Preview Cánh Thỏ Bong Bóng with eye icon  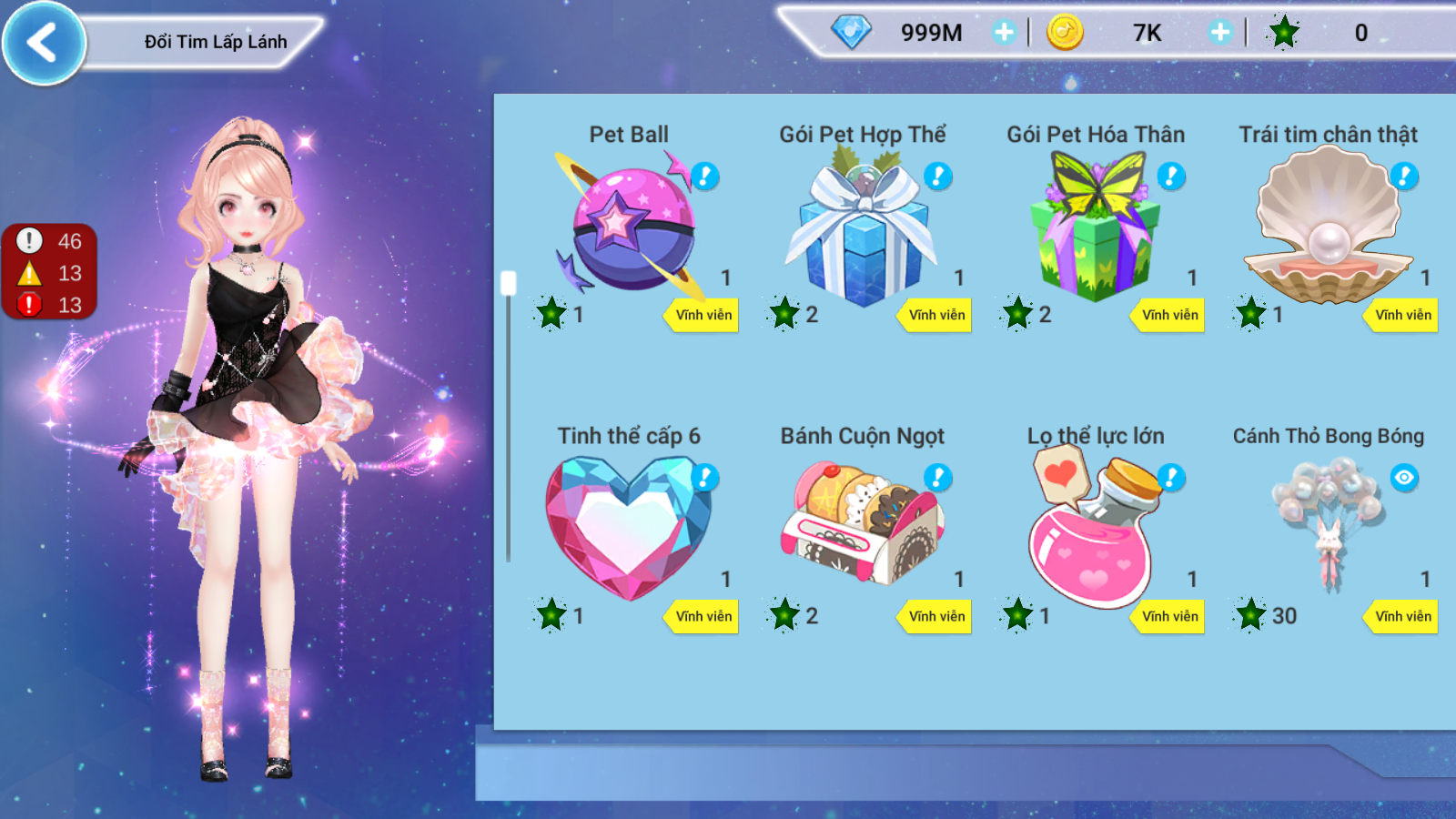pyautogui.click(x=1404, y=478)
